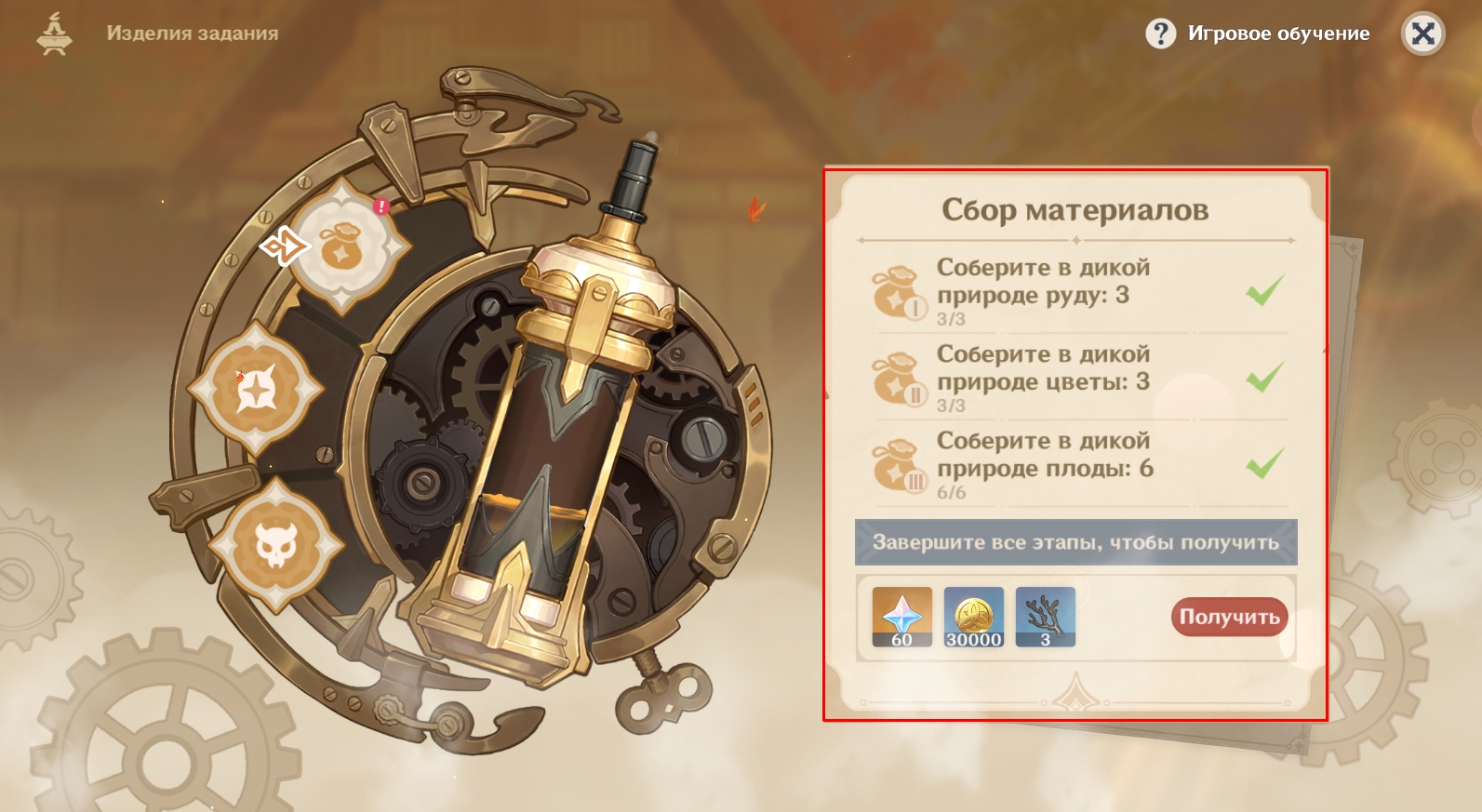This screenshot has height=812, width=1482.
Task: Select the four-pointed star stage
Action: click(x=257, y=389)
